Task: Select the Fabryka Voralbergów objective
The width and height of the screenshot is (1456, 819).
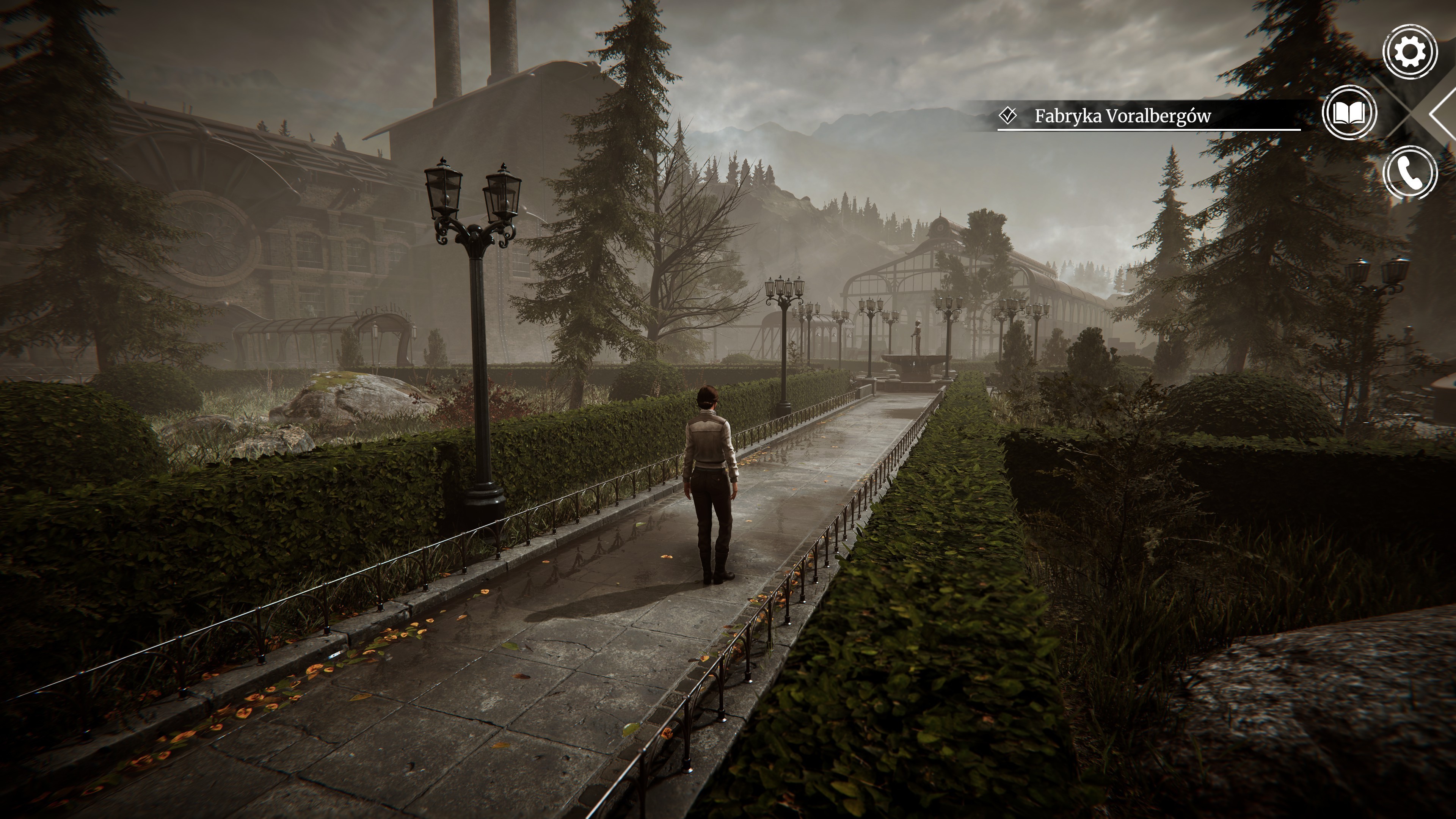Action: pos(1122,116)
